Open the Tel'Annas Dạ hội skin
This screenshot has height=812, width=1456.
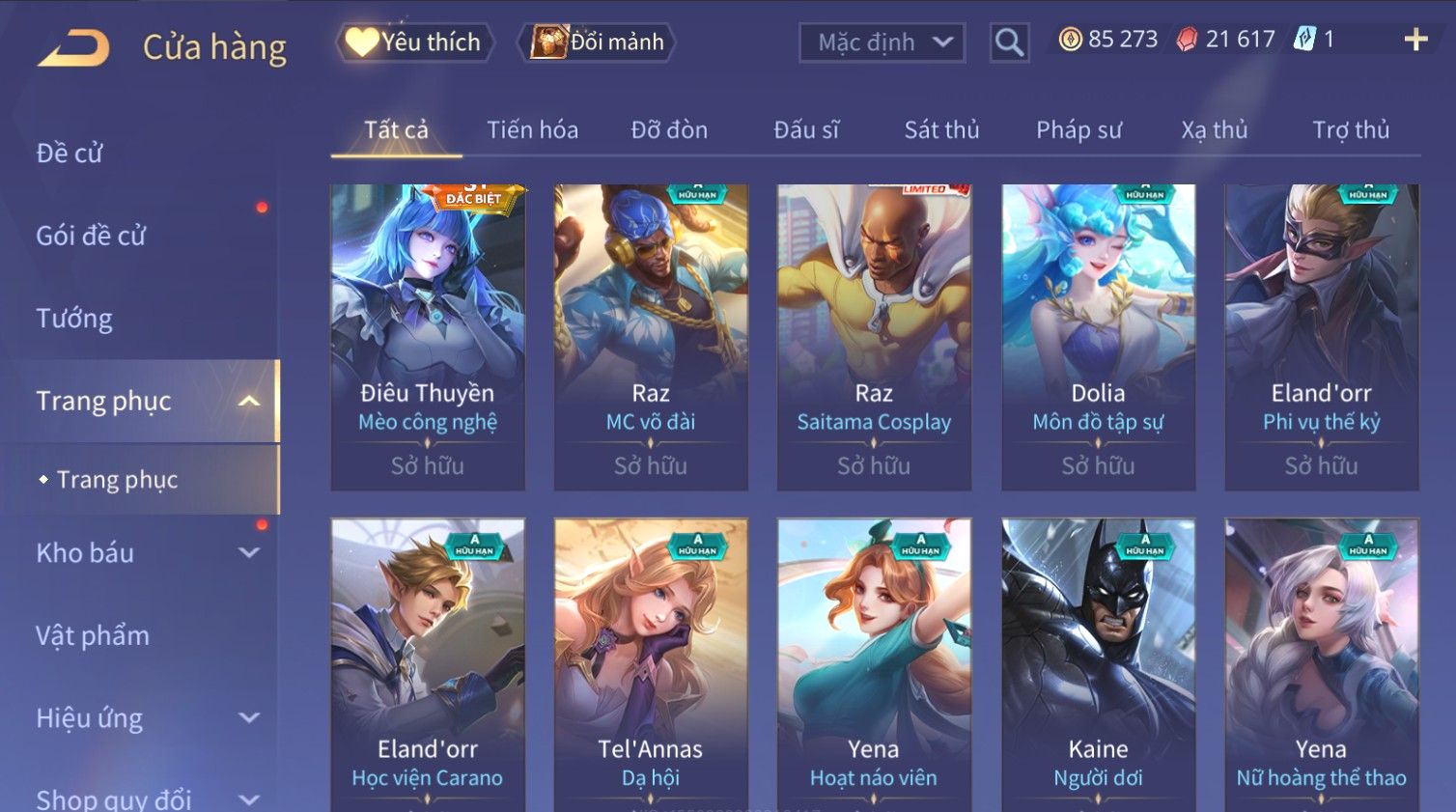[651, 664]
